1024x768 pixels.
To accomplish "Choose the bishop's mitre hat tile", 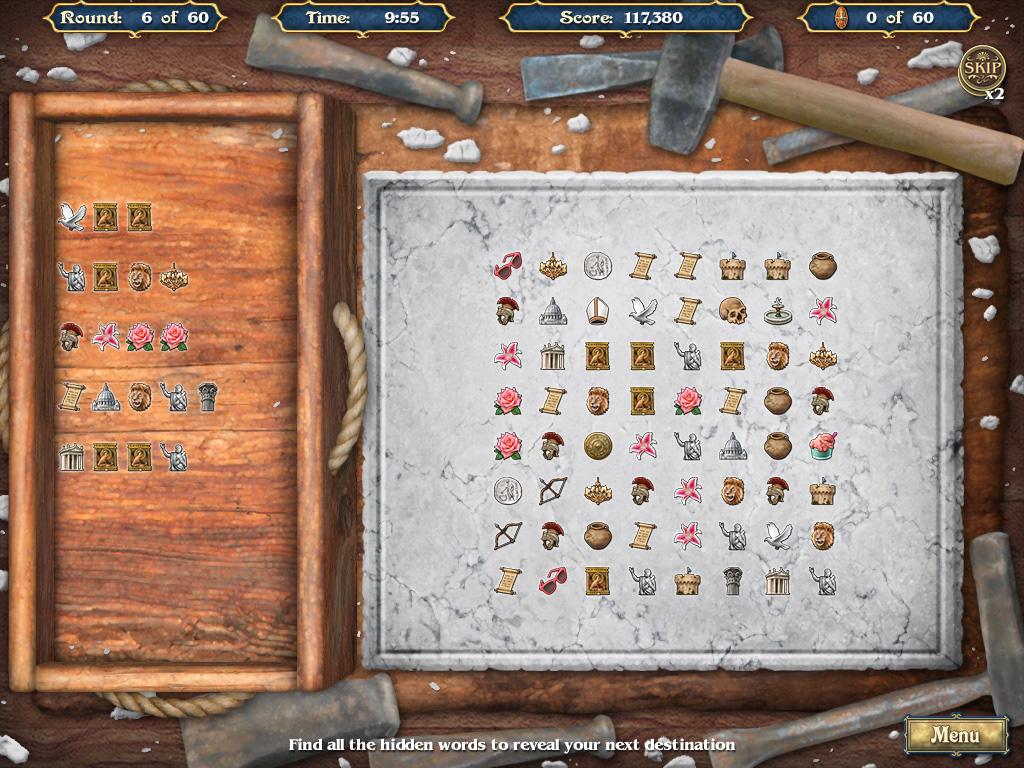I will tap(598, 311).
